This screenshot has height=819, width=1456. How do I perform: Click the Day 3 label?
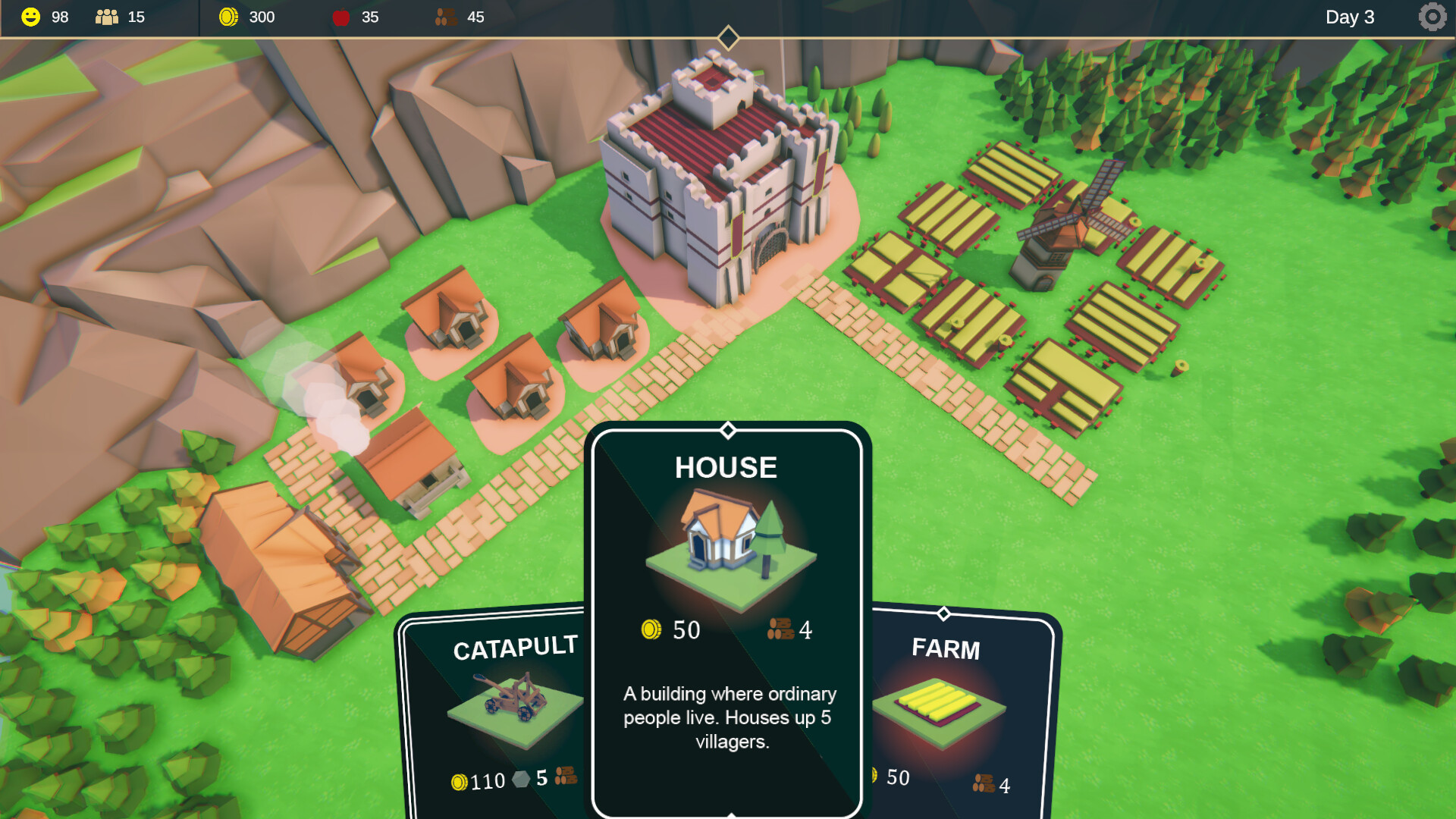1350,17
